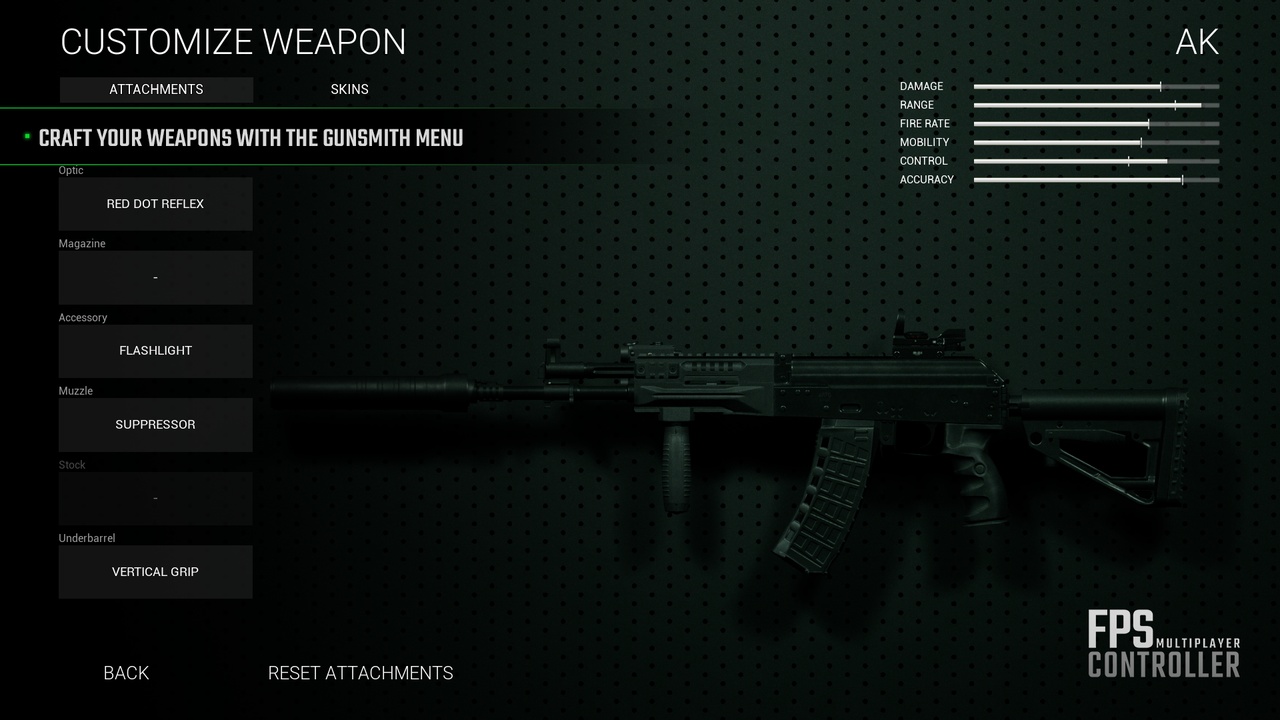The height and width of the screenshot is (720, 1280).
Task: Select the Attachments tab
Action: tap(156, 89)
